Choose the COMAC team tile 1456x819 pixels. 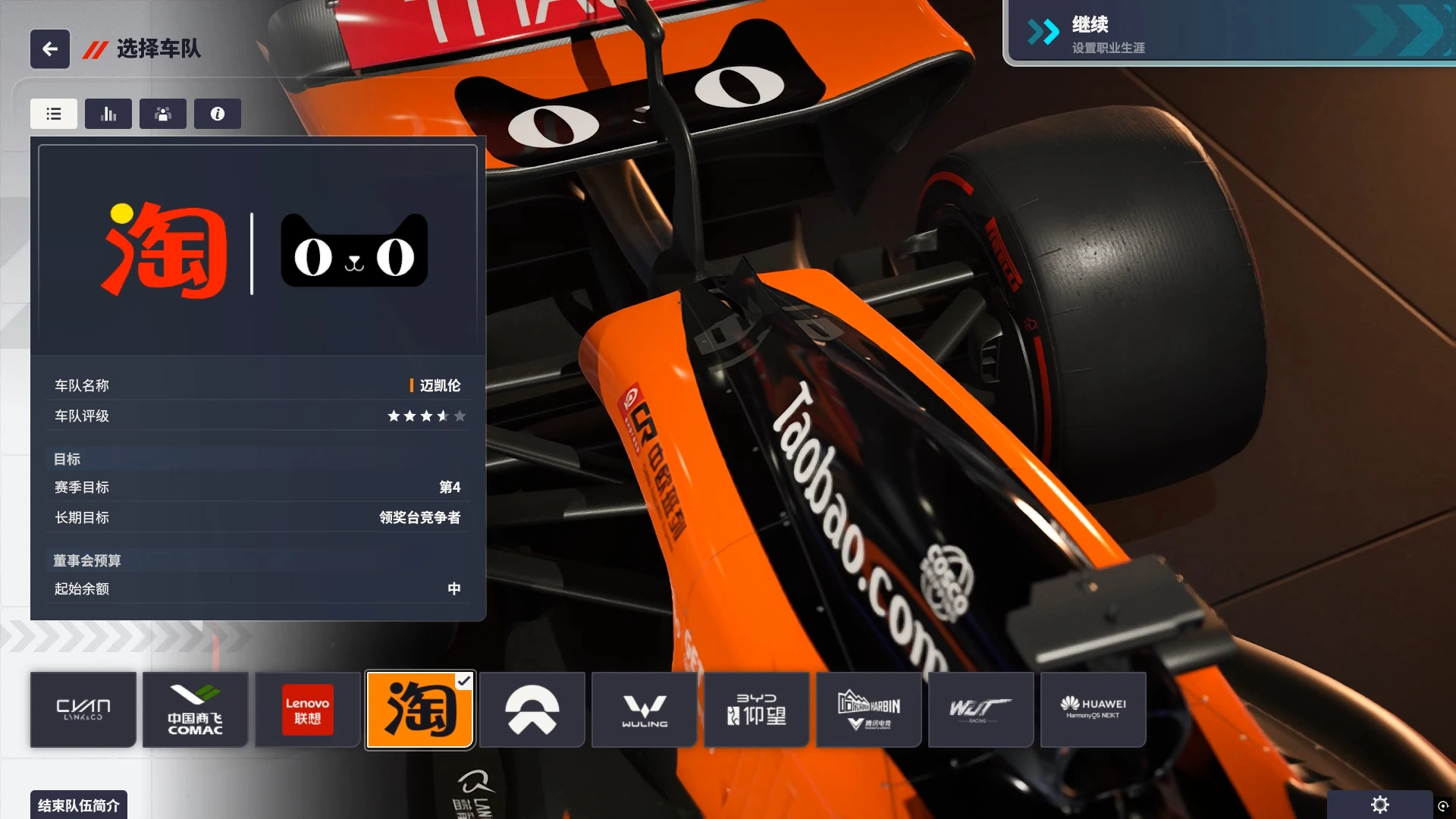pyautogui.click(x=196, y=710)
